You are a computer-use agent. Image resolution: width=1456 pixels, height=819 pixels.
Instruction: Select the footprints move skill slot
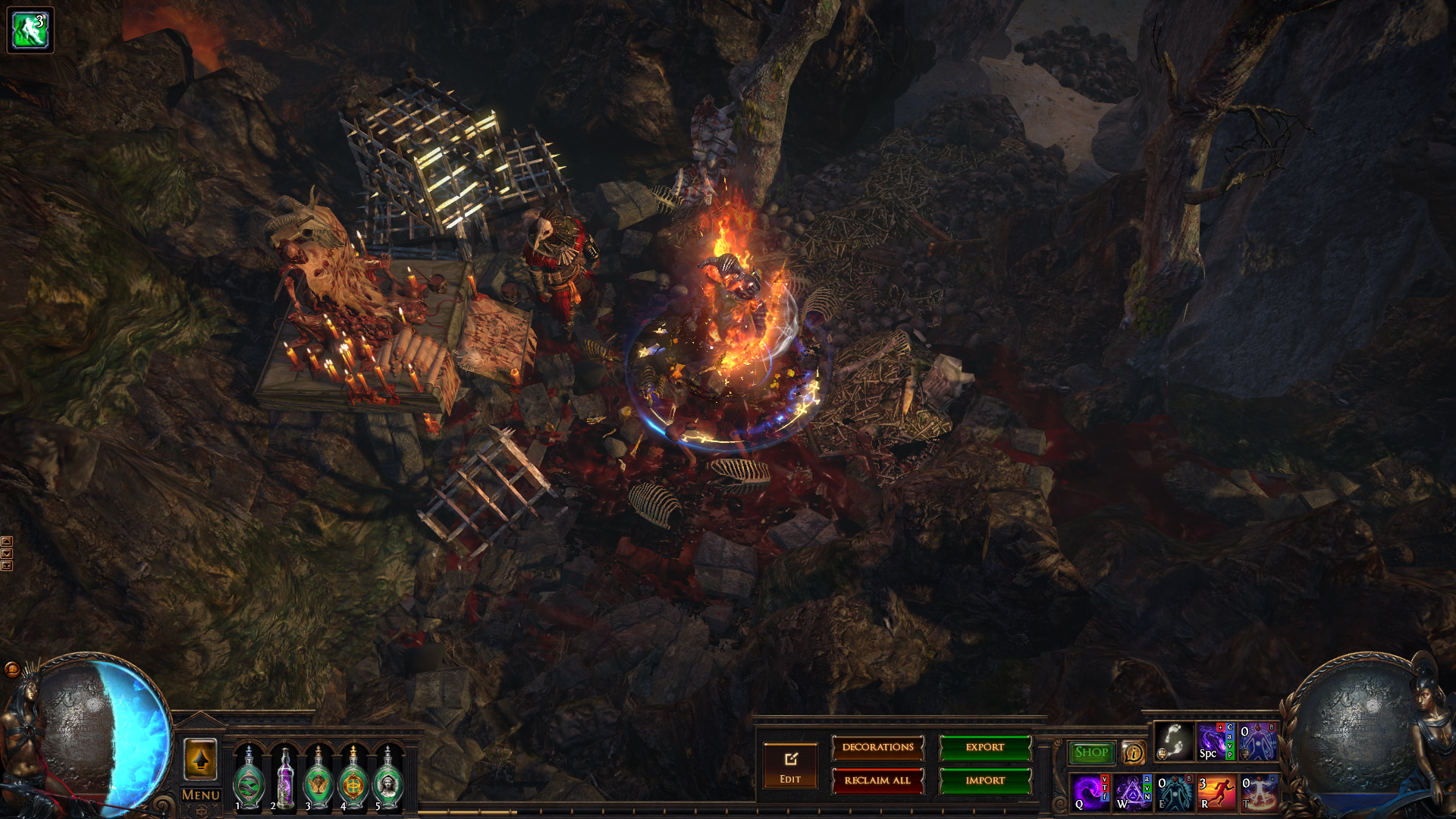pyautogui.click(x=1173, y=742)
